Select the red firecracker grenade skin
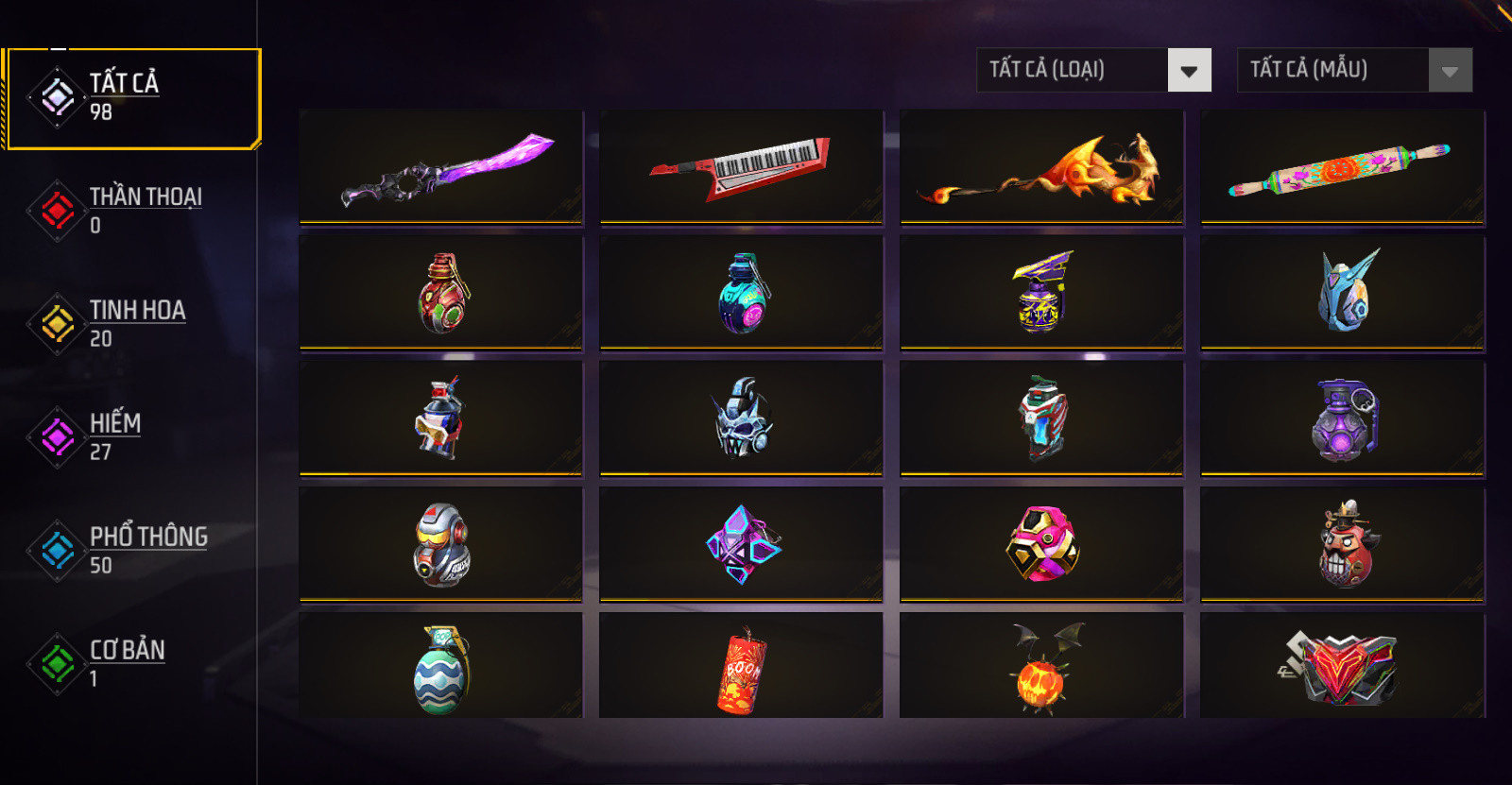Screen dimensions: 1512x785 pos(742,668)
